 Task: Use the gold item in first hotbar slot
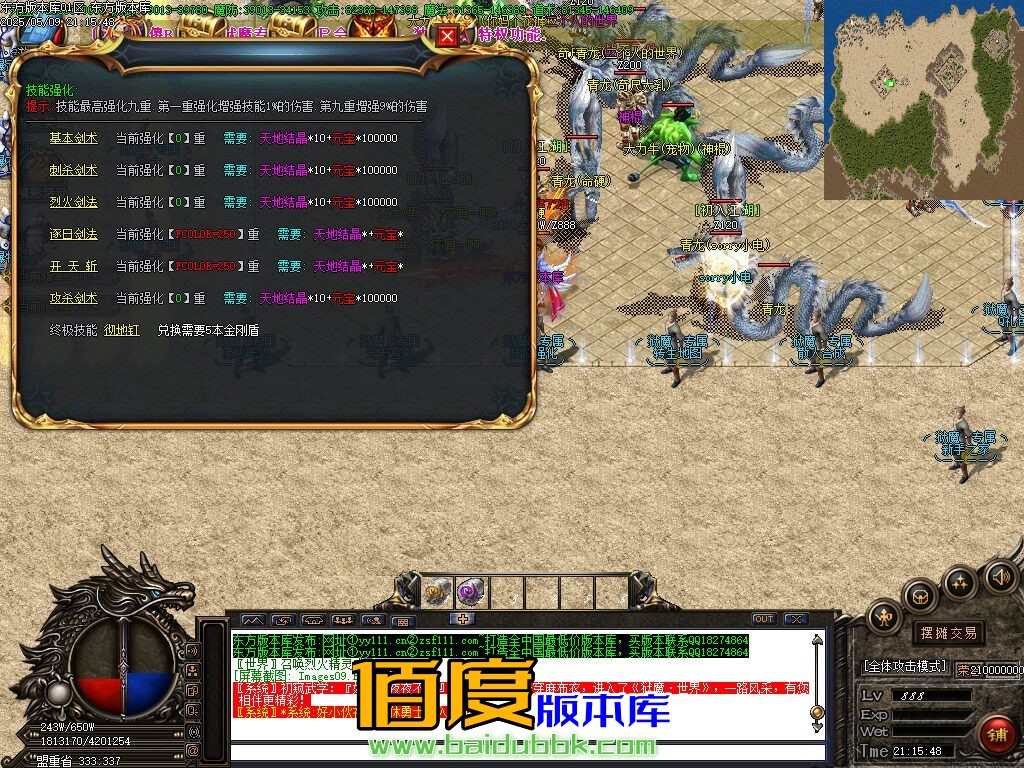pos(435,593)
